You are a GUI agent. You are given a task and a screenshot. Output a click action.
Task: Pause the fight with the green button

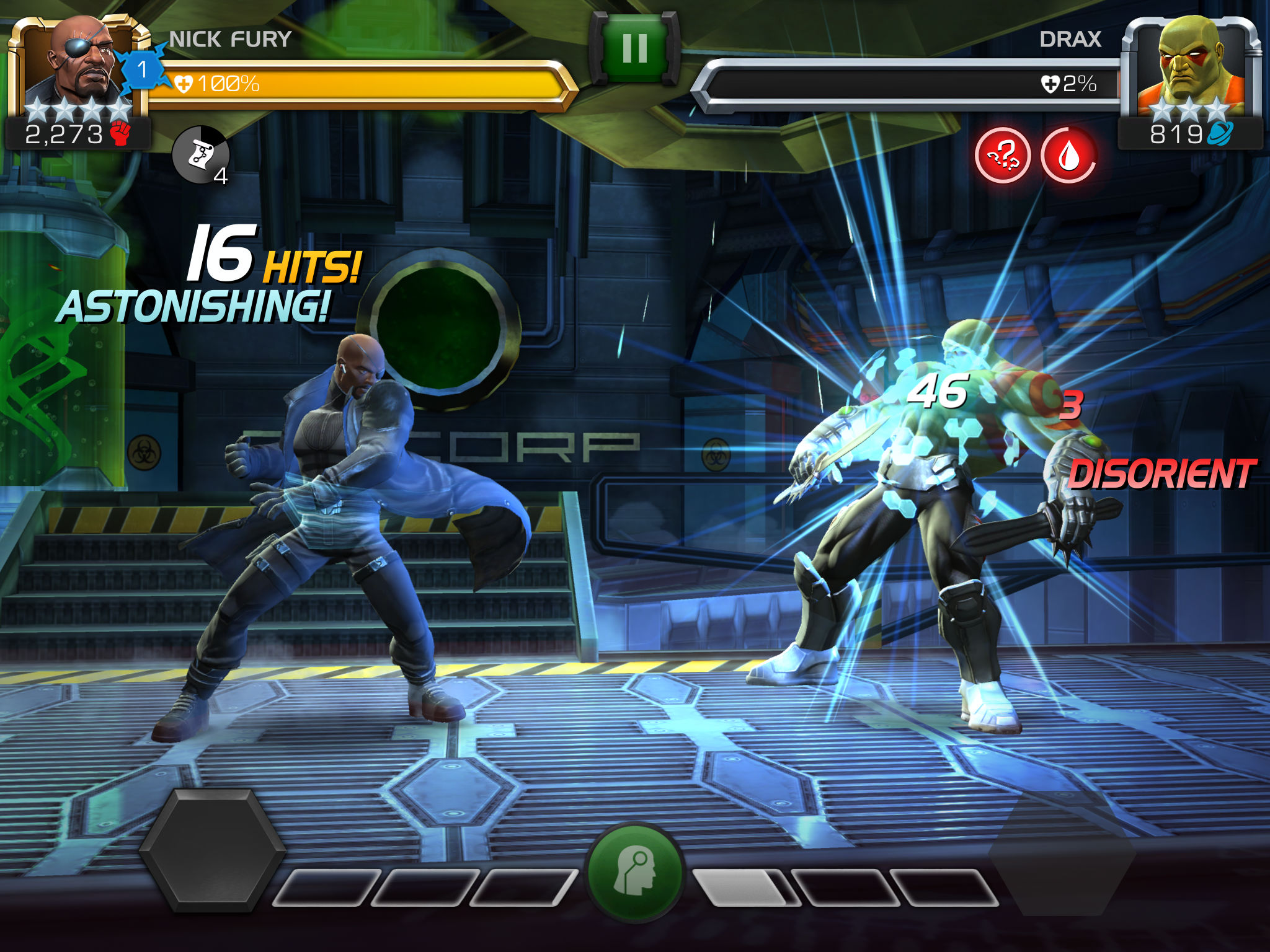(x=634, y=50)
